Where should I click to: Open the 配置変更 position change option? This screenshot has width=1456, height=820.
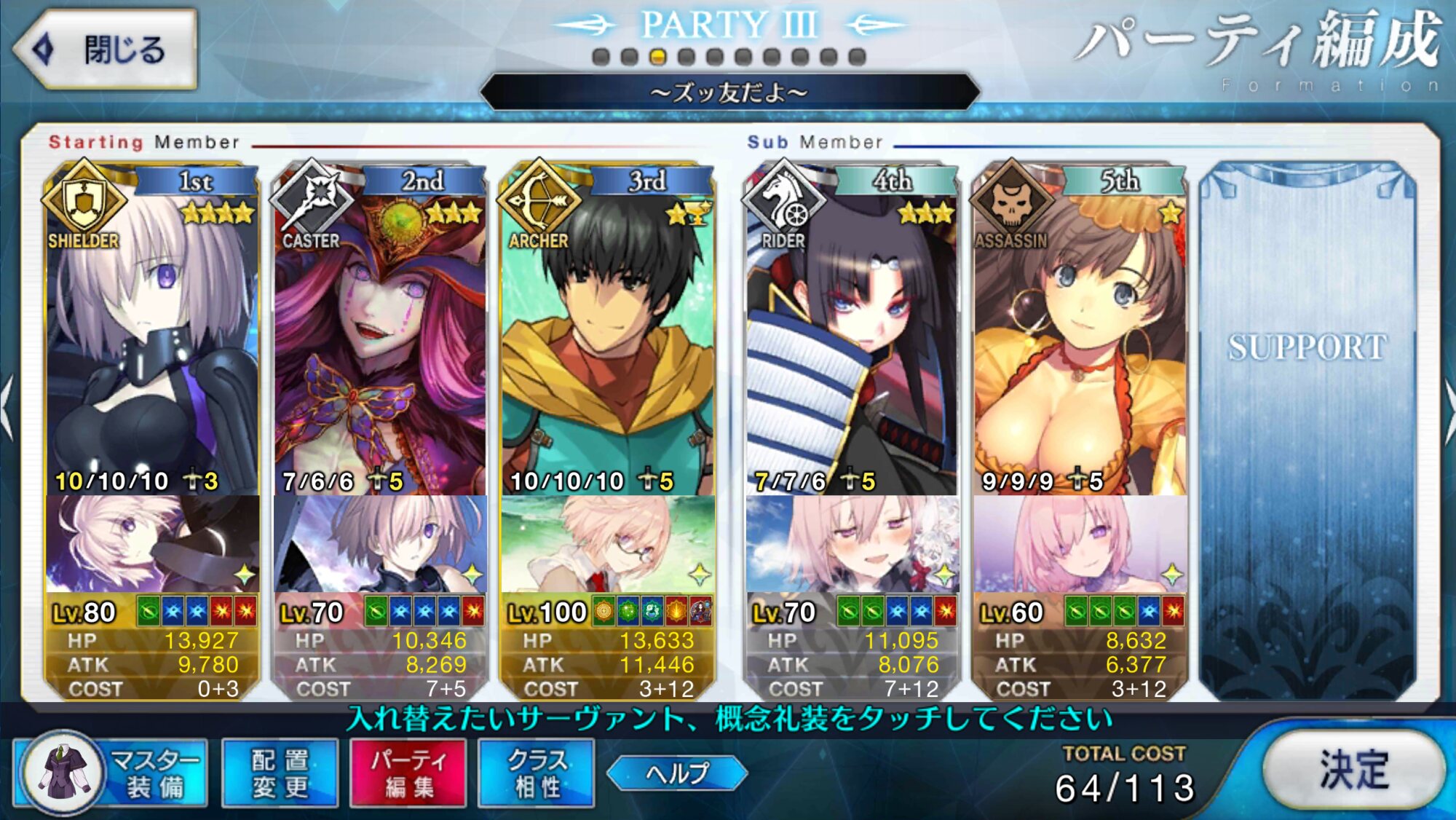(280, 773)
